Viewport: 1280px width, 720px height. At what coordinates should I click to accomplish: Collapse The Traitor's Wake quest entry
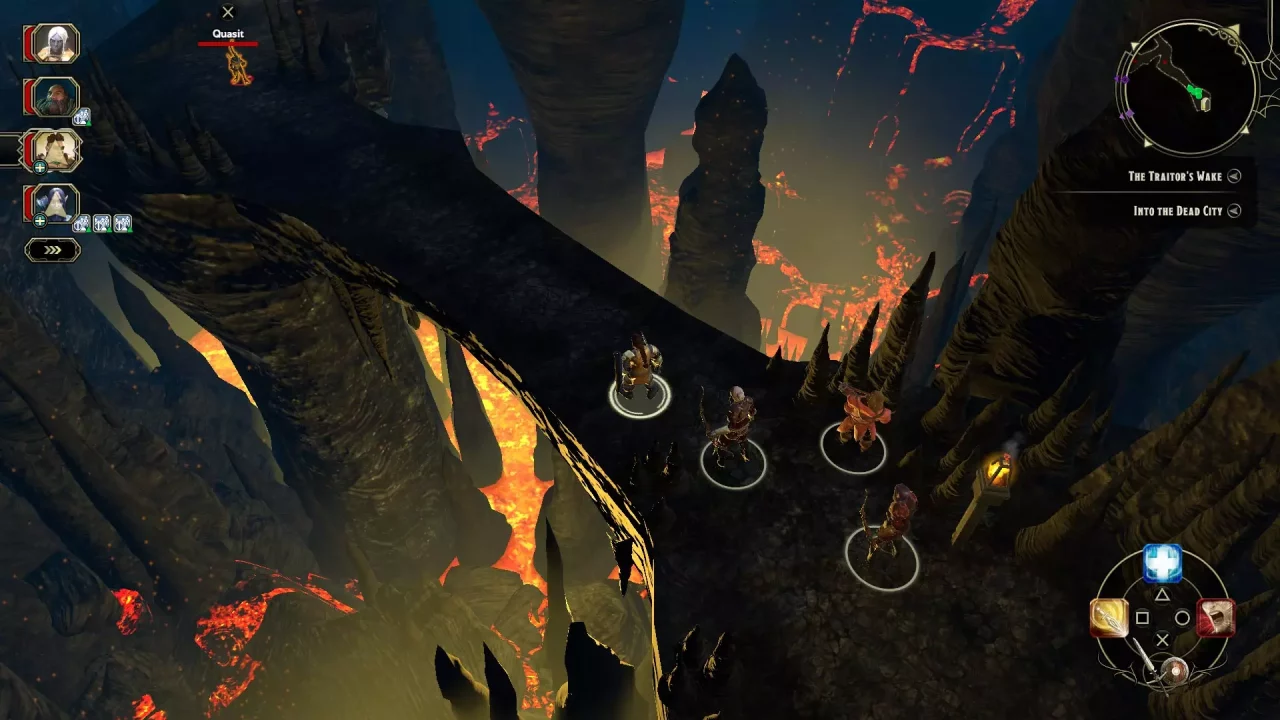pyautogui.click(x=1233, y=175)
